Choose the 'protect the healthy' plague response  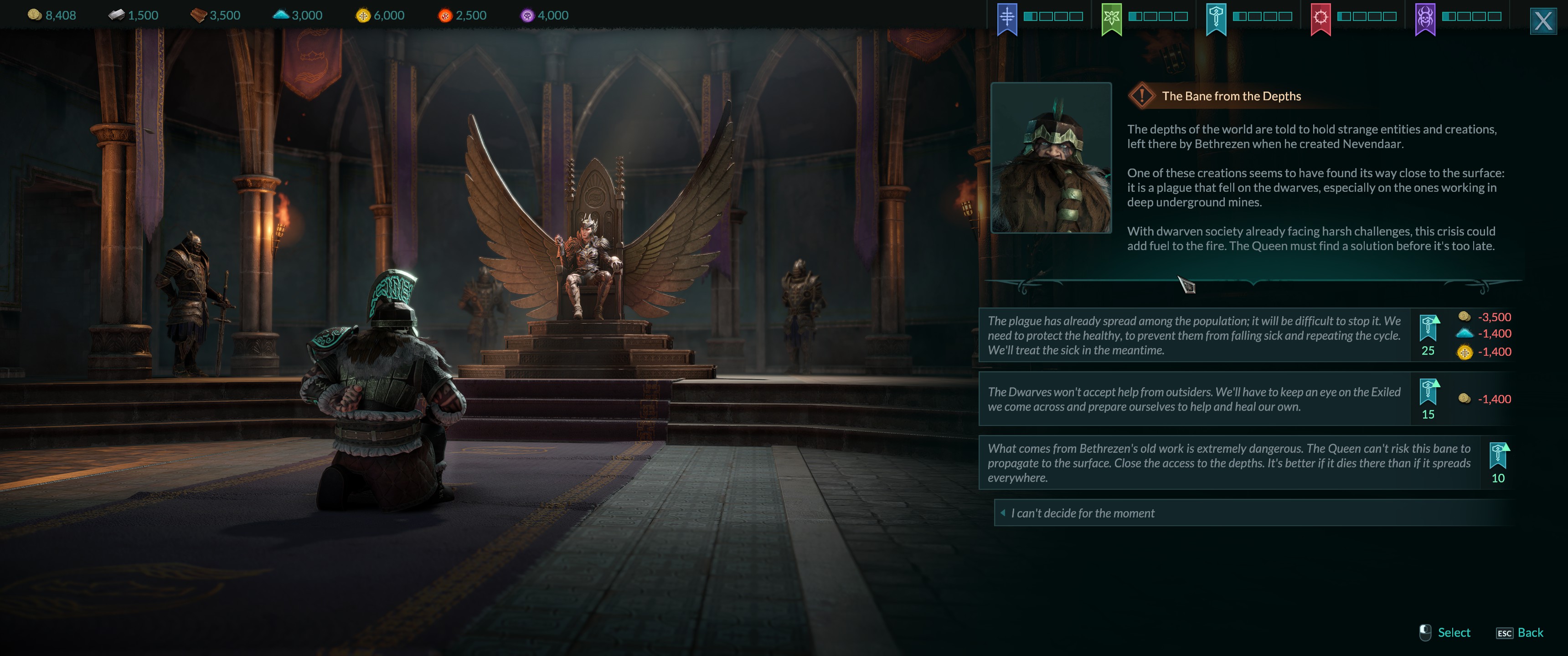coord(1194,335)
